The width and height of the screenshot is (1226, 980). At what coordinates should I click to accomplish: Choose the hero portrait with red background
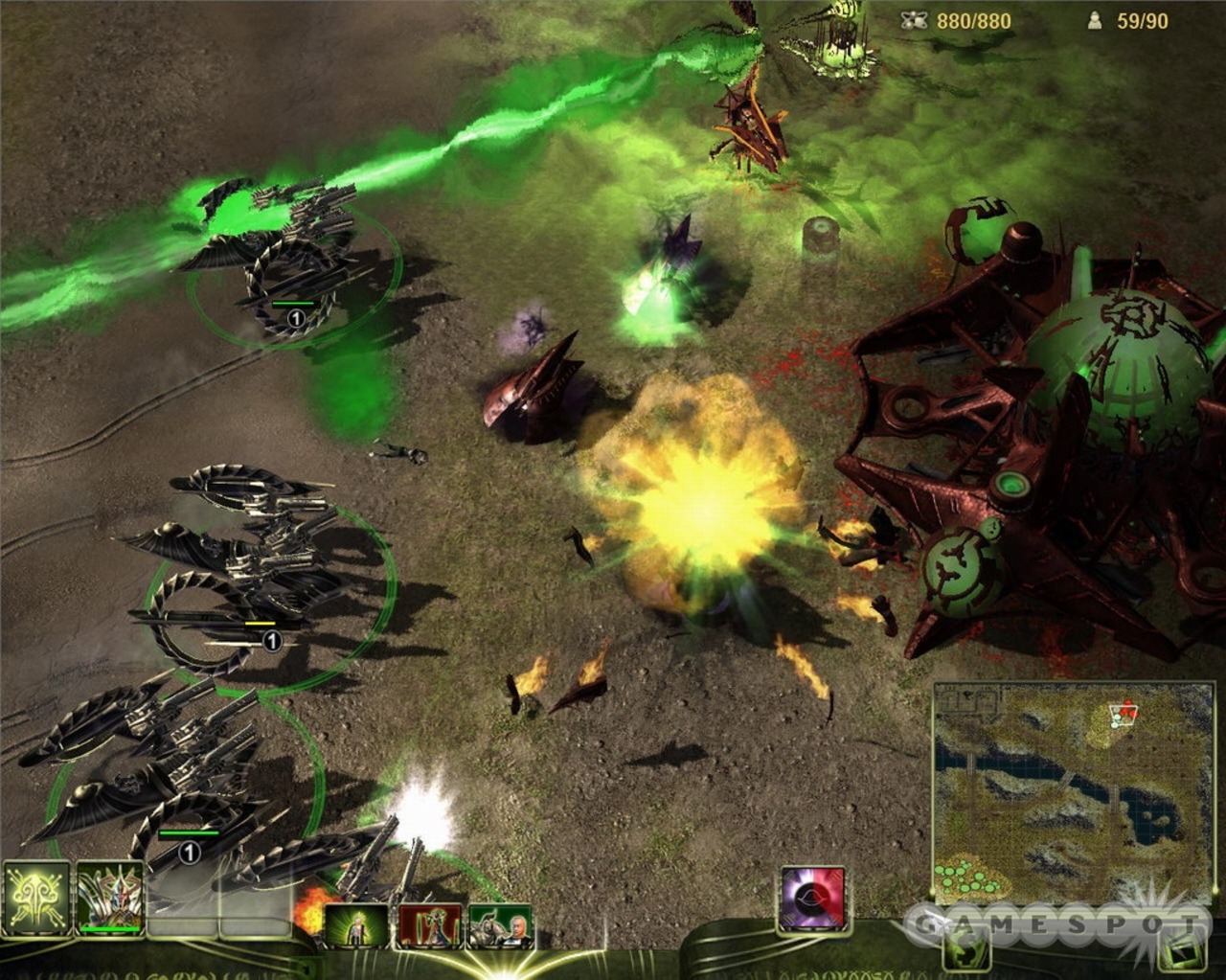pos(429,924)
